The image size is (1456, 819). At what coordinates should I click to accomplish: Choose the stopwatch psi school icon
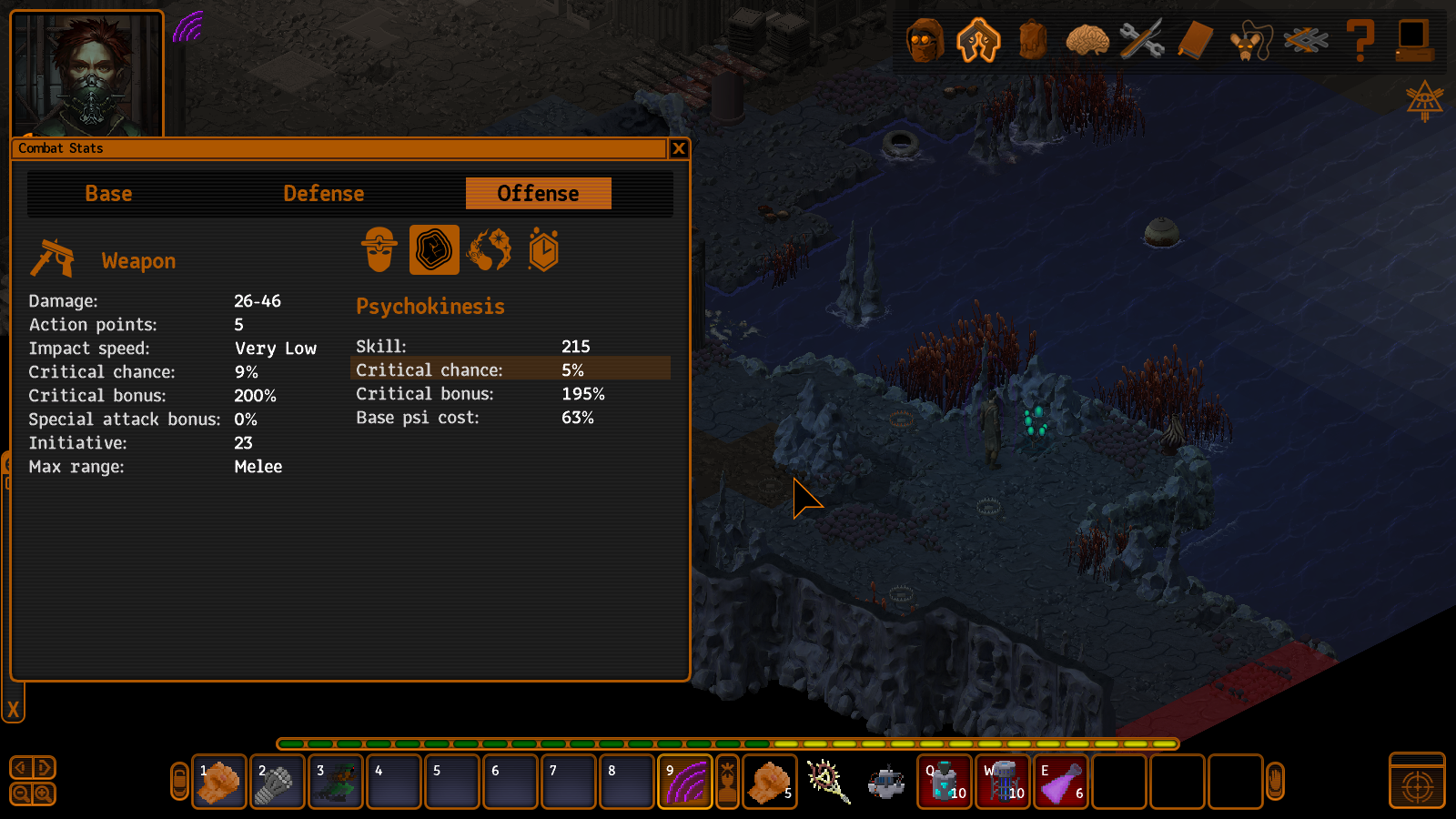click(543, 250)
